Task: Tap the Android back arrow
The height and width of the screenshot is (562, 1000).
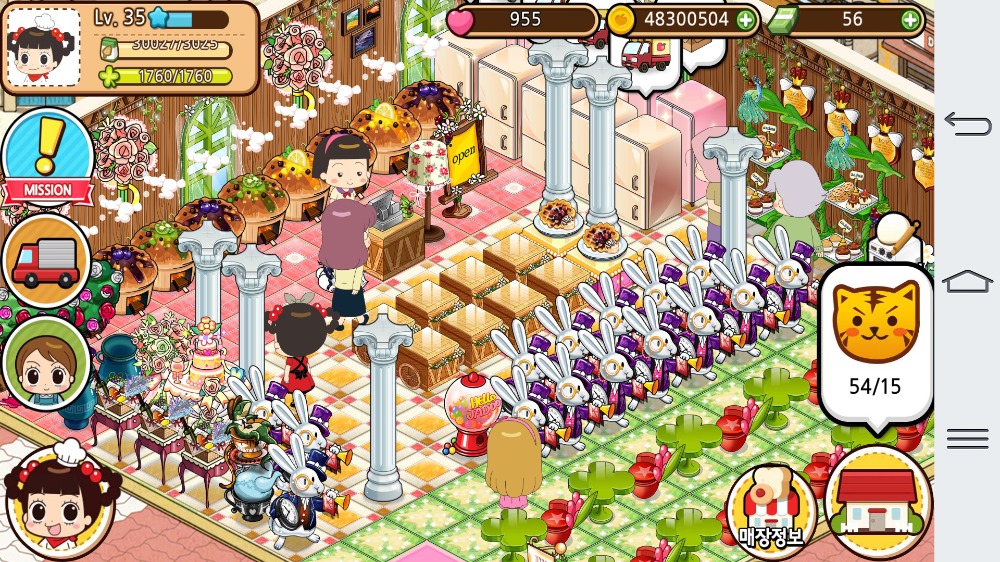Action: click(x=967, y=124)
